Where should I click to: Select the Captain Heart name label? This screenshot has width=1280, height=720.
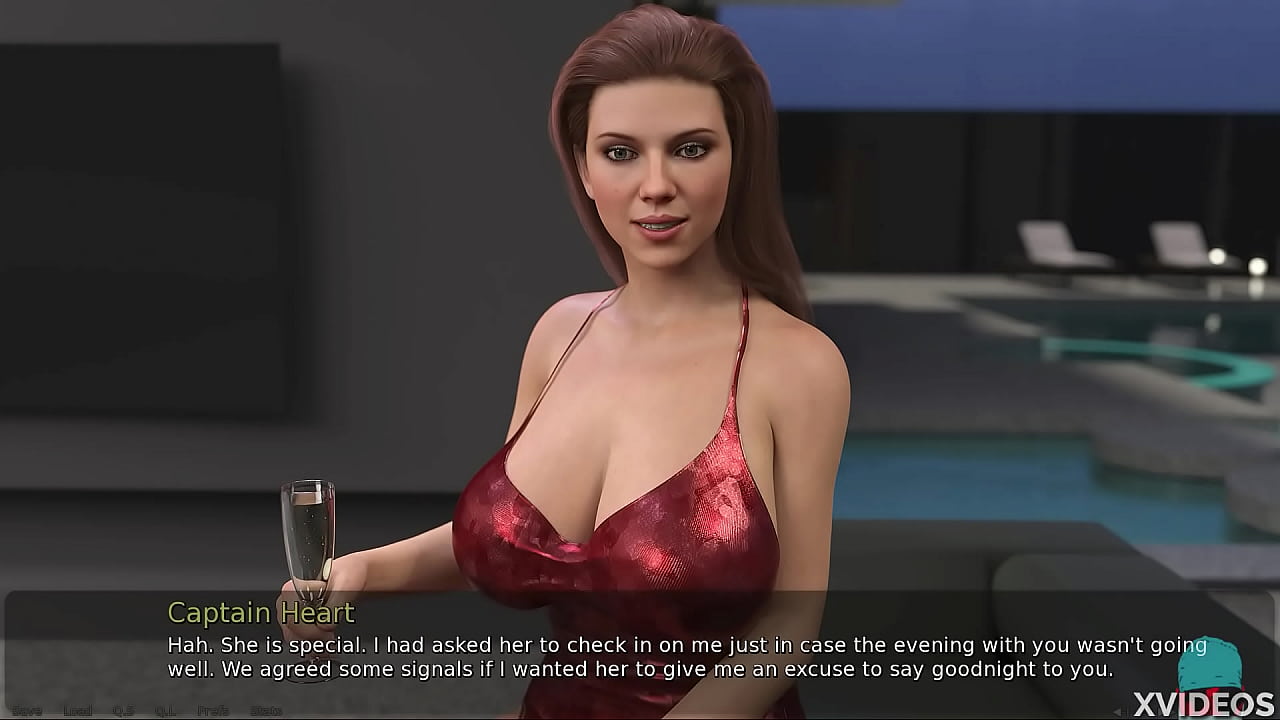tap(261, 613)
